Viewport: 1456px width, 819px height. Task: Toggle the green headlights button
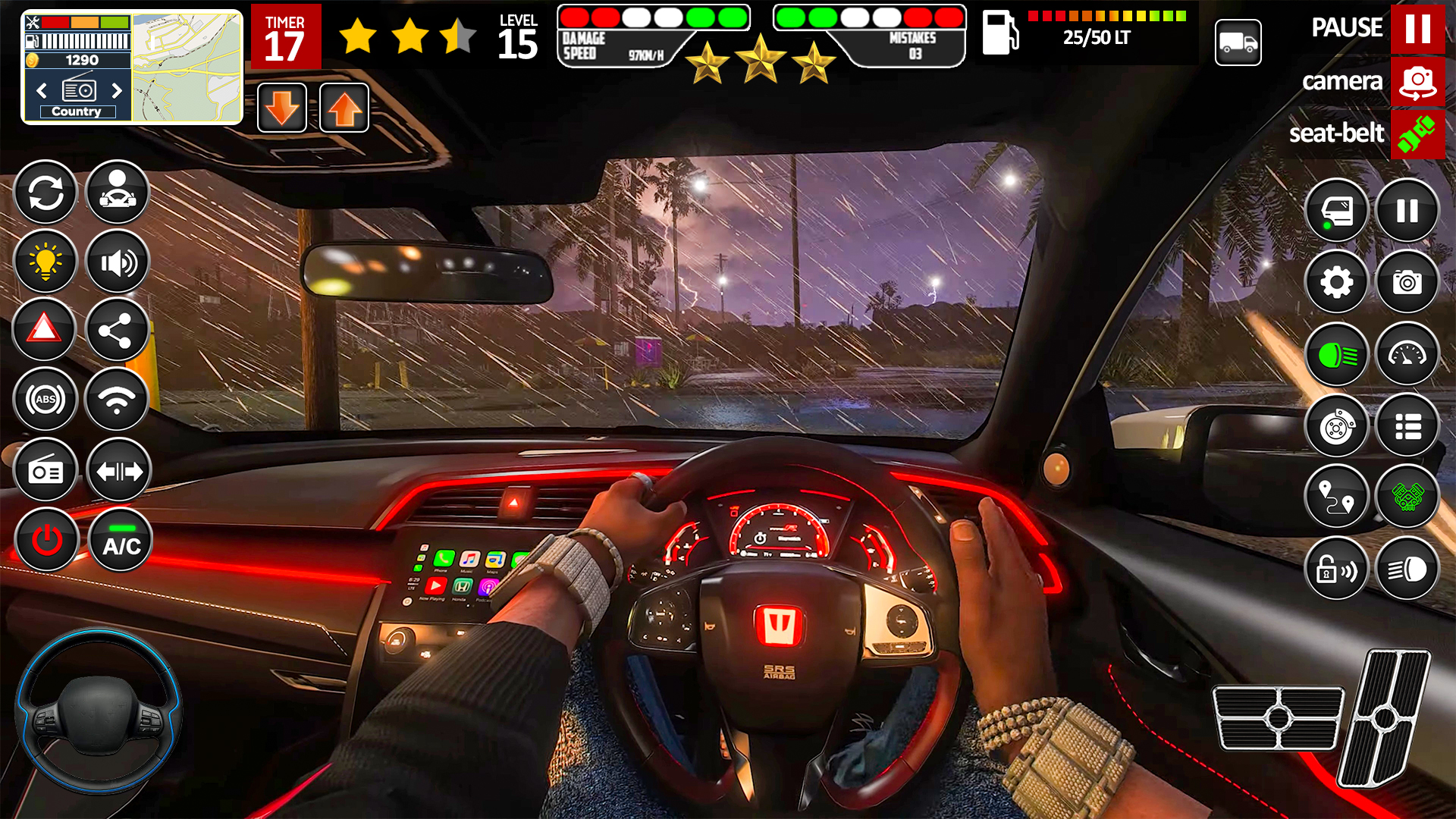point(1336,354)
